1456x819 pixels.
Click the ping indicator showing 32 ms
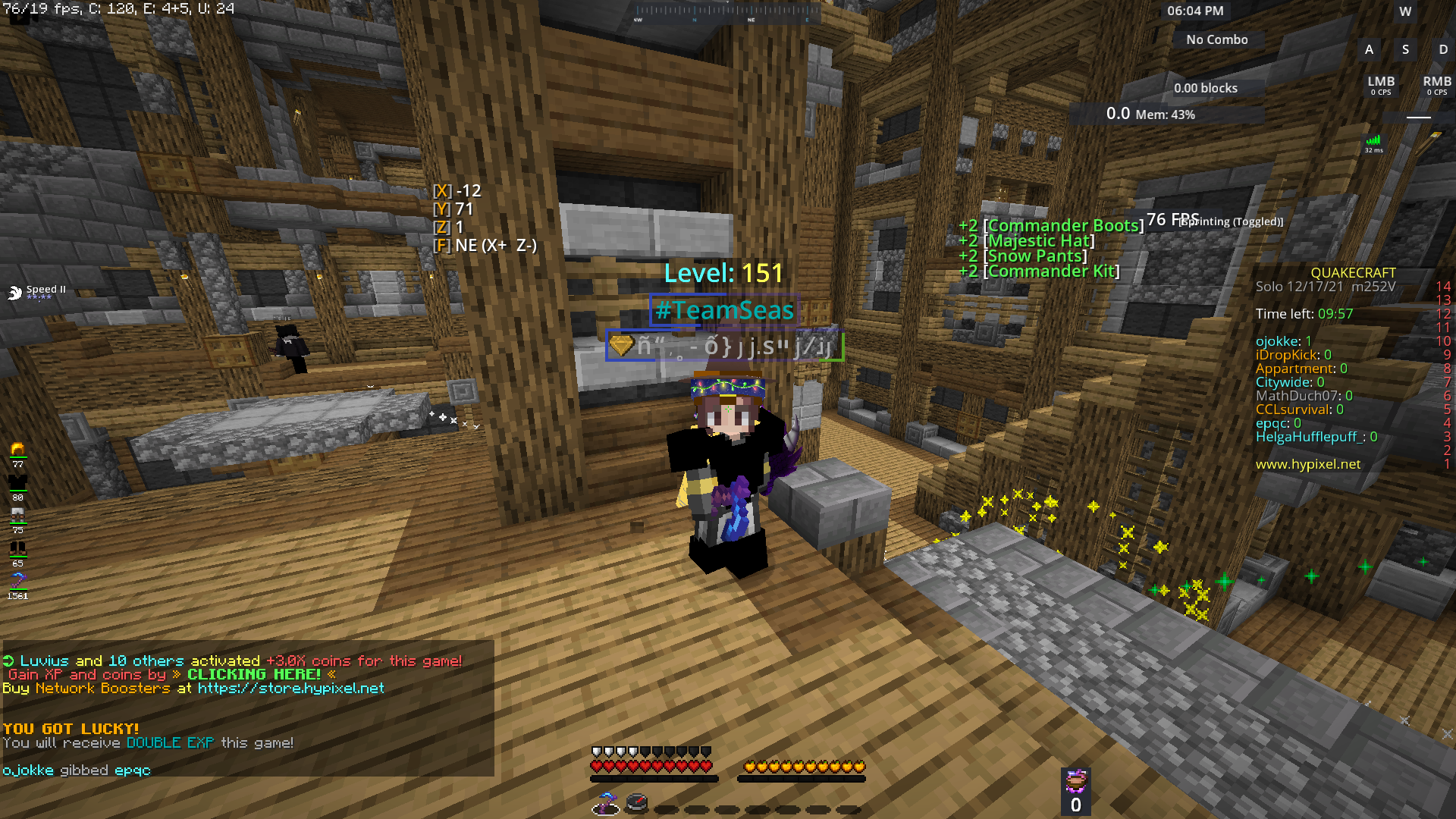pyautogui.click(x=1373, y=144)
